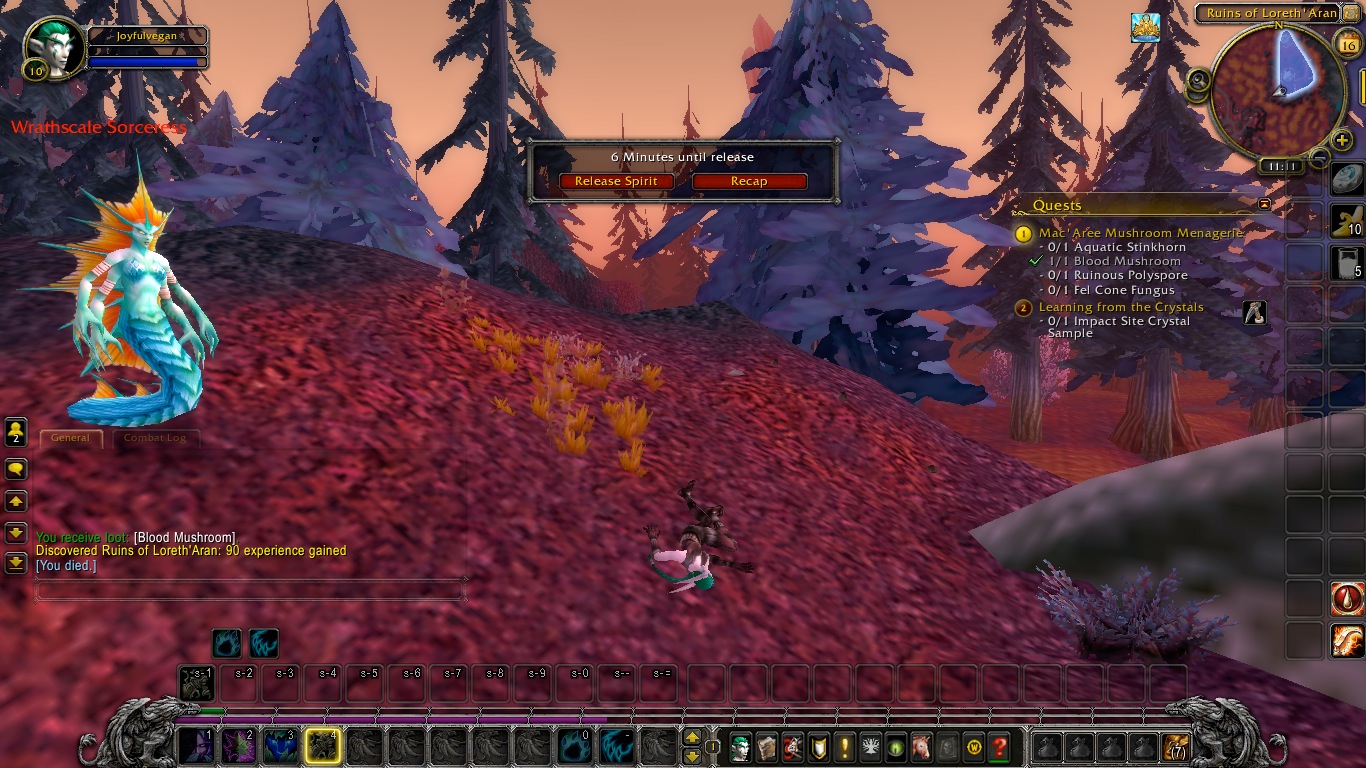This screenshot has width=1366, height=768.
Task: Select the Mac'Aree Mushroom Menagerie quest
Action: click(1140, 233)
